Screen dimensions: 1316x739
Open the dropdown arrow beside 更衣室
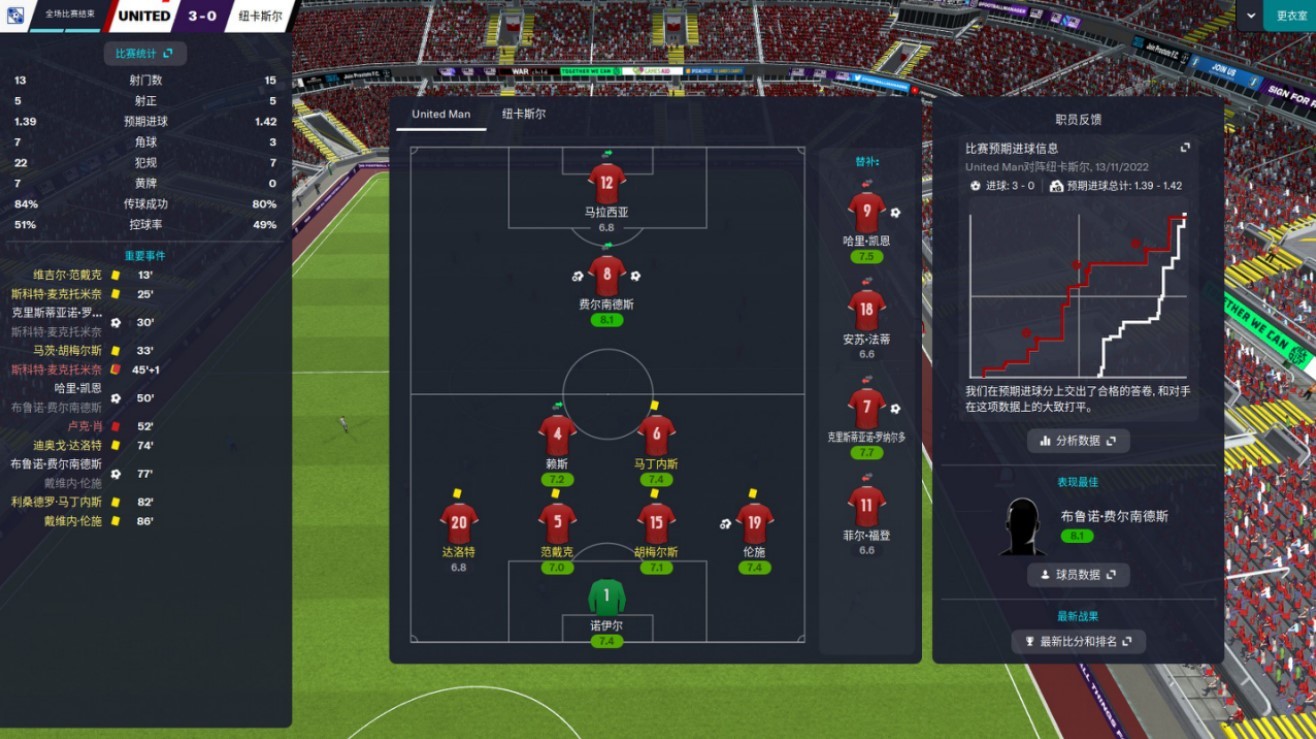pos(1251,15)
